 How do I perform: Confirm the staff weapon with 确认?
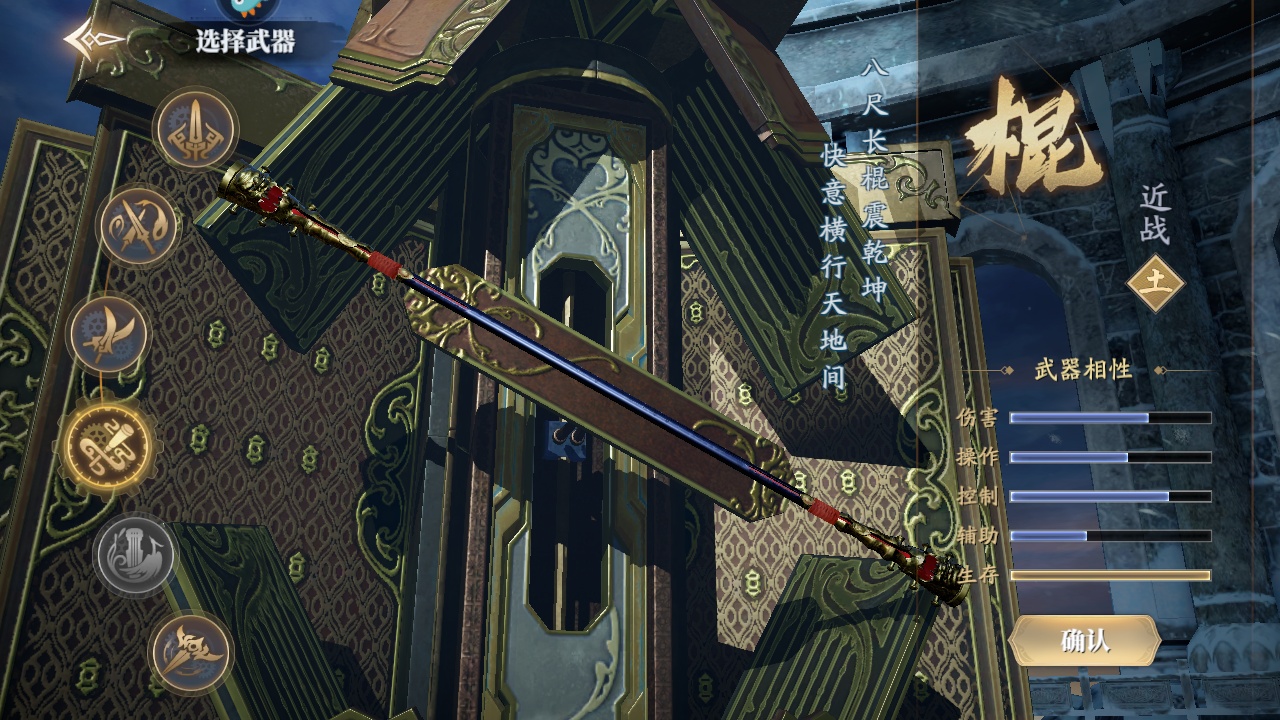pyautogui.click(x=1084, y=641)
